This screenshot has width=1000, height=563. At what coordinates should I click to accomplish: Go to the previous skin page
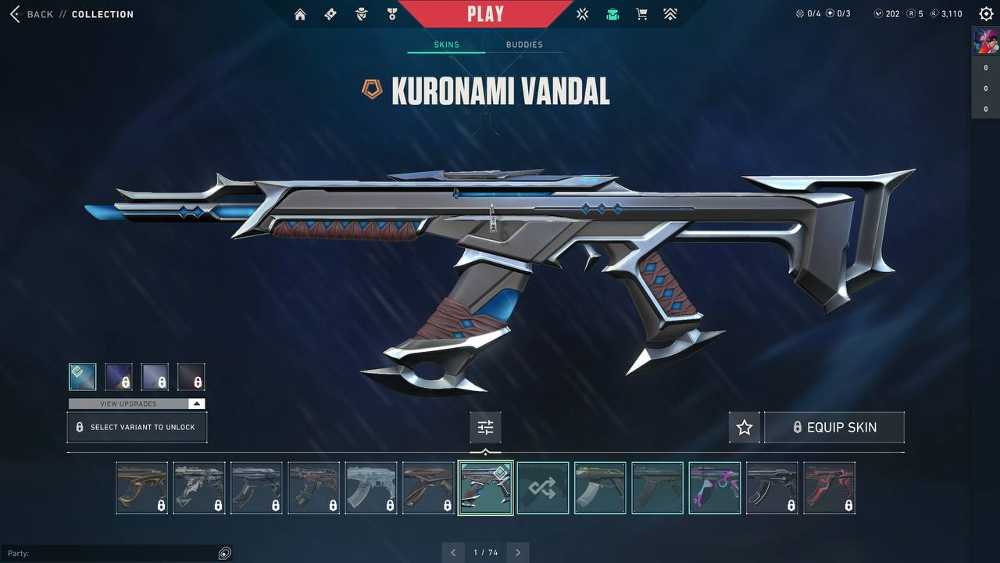pyautogui.click(x=453, y=552)
